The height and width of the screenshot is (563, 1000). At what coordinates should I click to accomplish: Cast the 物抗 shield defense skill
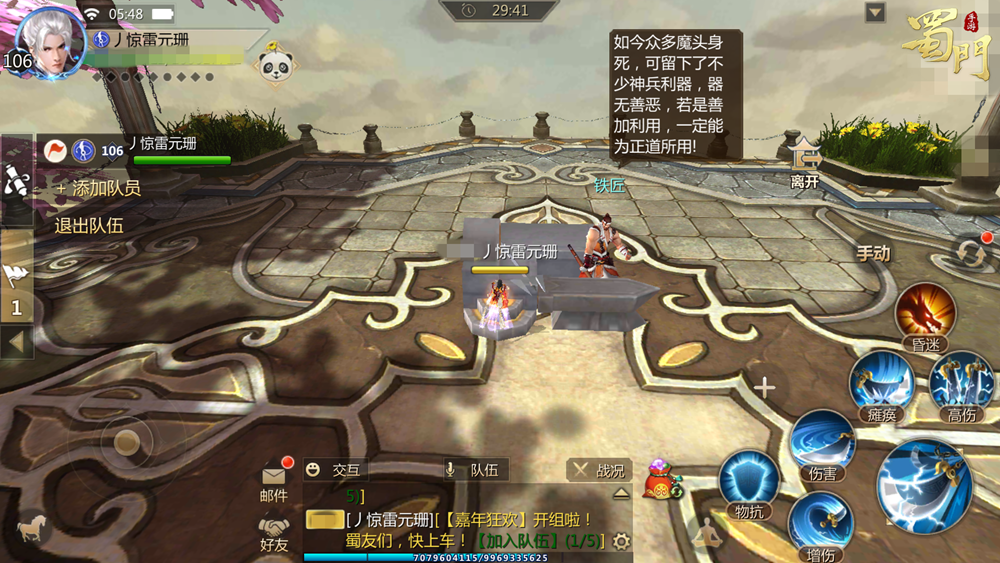pos(750,483)
